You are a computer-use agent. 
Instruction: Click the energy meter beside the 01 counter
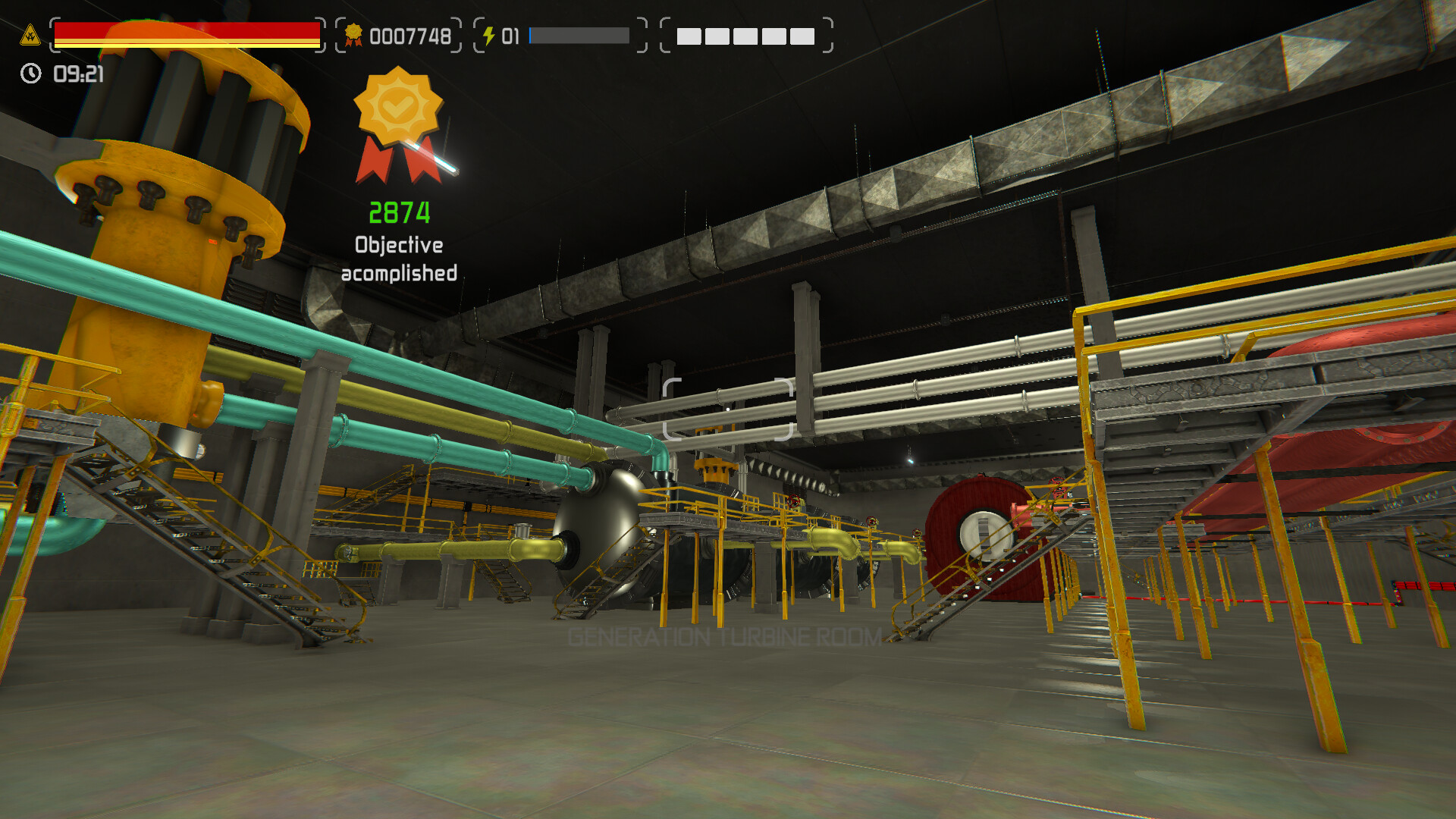click(x=579, y=35)
